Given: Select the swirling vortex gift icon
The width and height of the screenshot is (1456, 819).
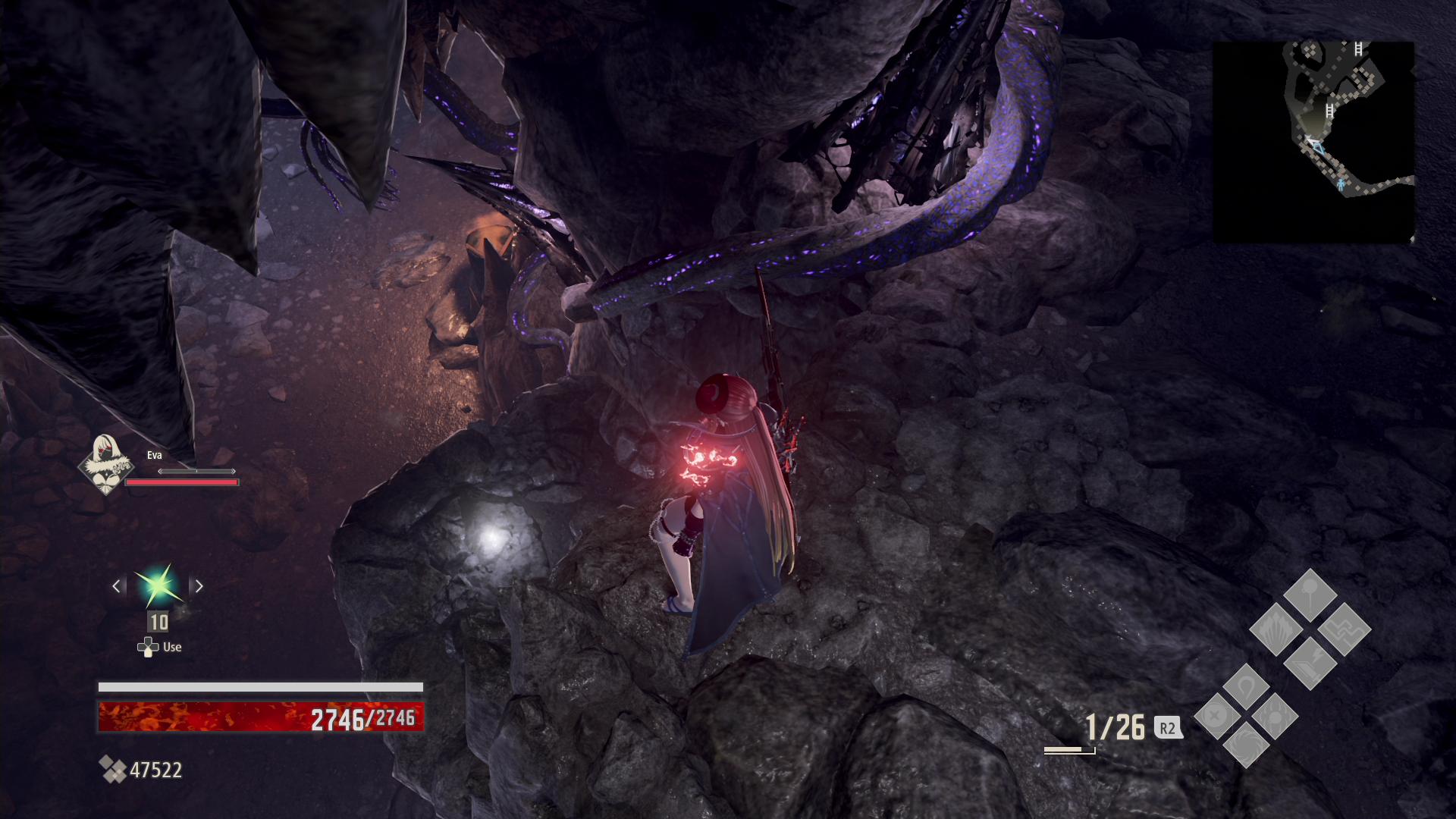Looking at the screenshot, I should tap(1246, 746).
